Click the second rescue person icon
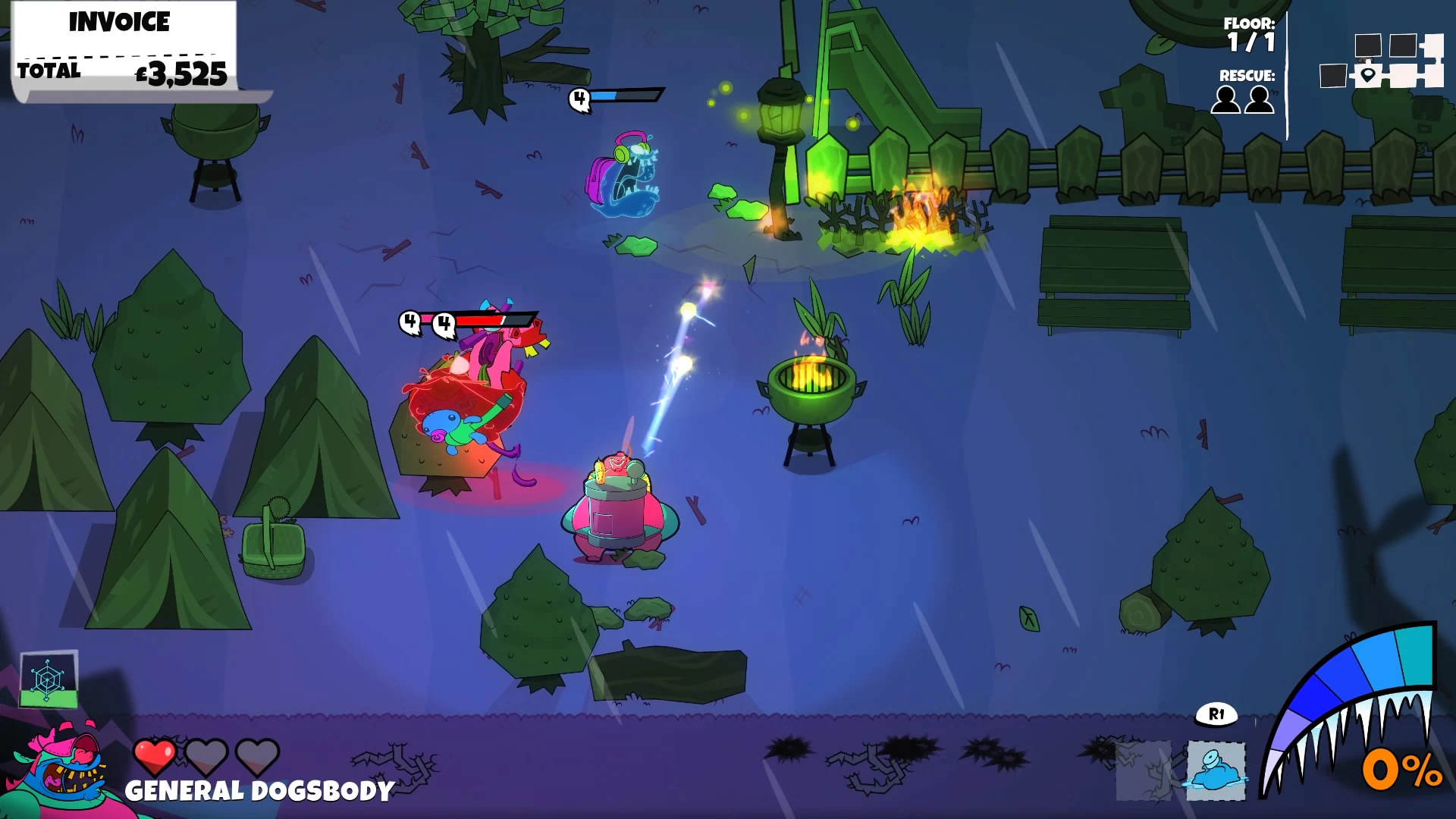This screenshot has width=1456, height=819. (1260, 100)
